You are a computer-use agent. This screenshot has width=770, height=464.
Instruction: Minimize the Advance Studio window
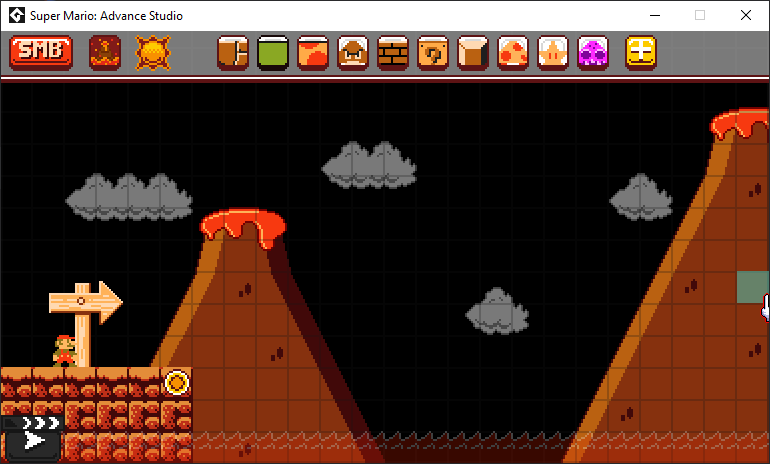[x=655, y=16]
